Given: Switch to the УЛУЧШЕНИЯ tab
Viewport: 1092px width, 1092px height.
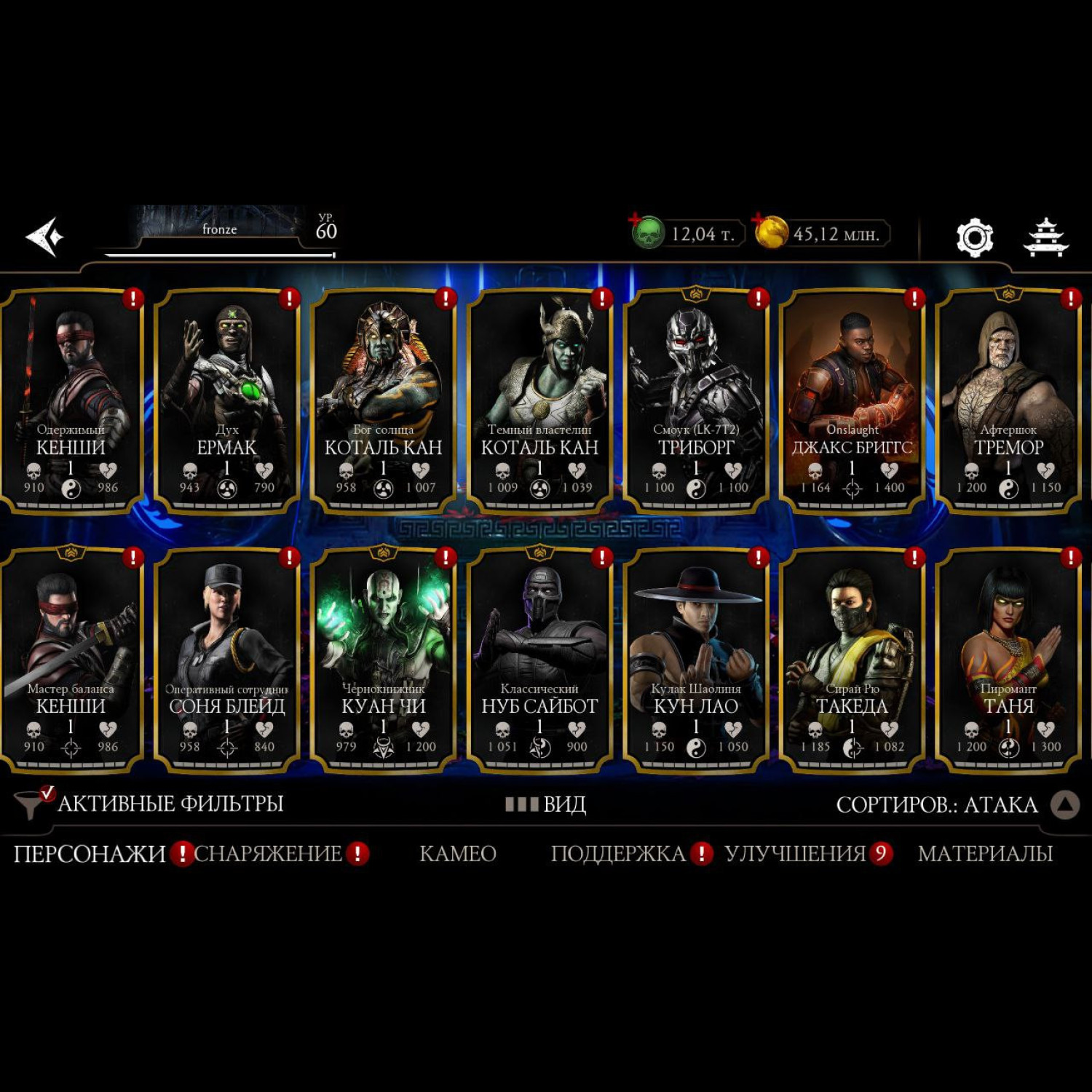Looking at the screenshot, I should click(795, 853).
